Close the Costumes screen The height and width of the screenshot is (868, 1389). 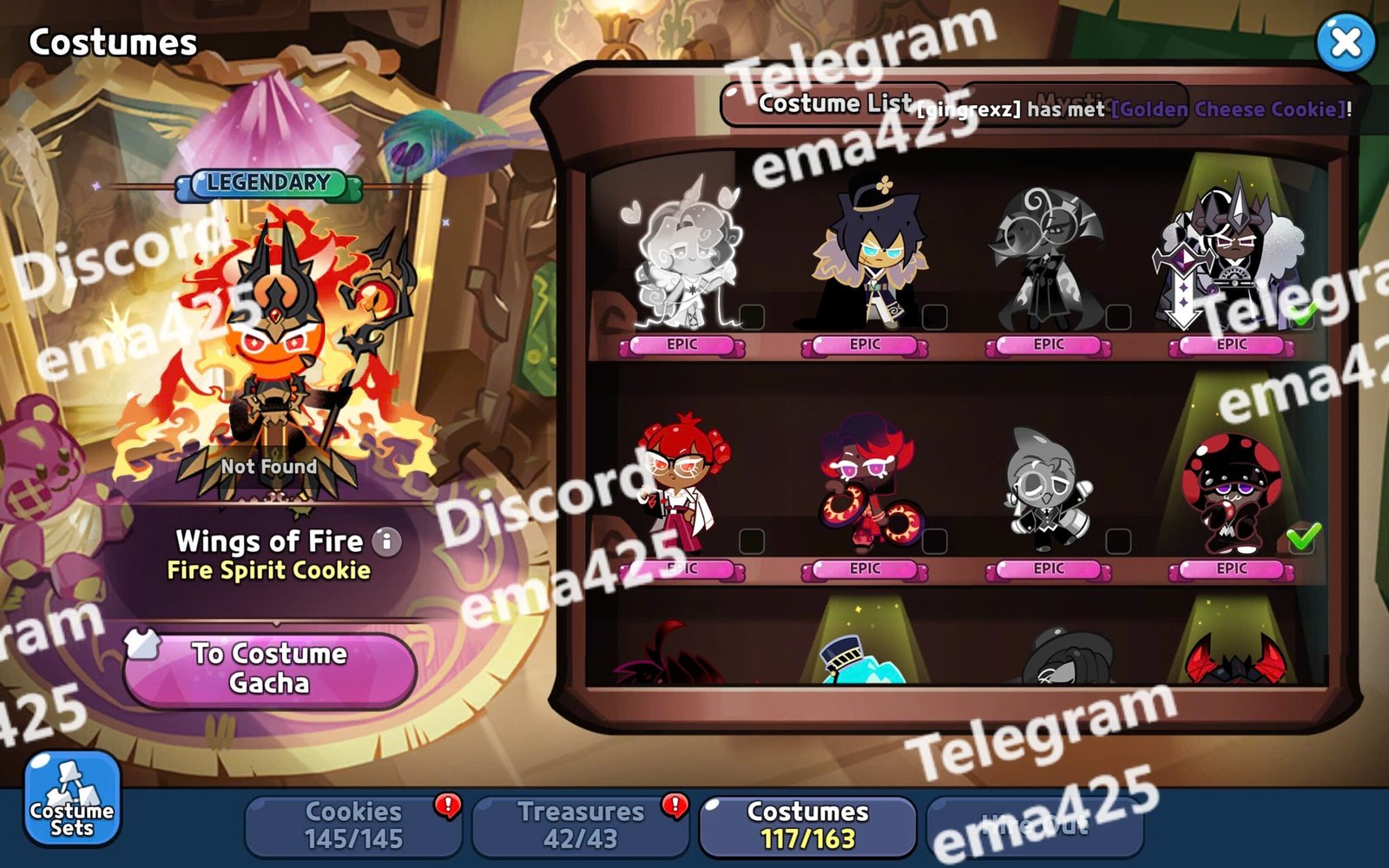point(1345,43)
